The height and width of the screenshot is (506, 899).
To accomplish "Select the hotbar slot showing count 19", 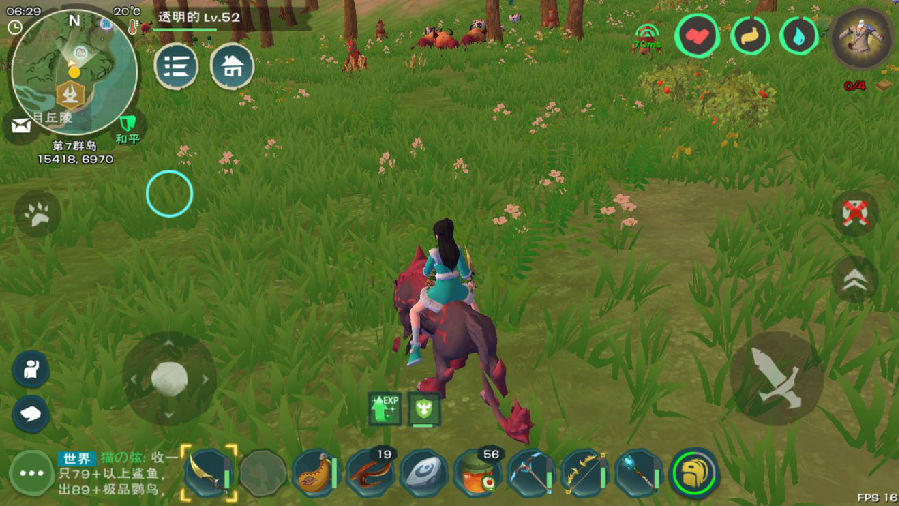I will click(370, 472).
